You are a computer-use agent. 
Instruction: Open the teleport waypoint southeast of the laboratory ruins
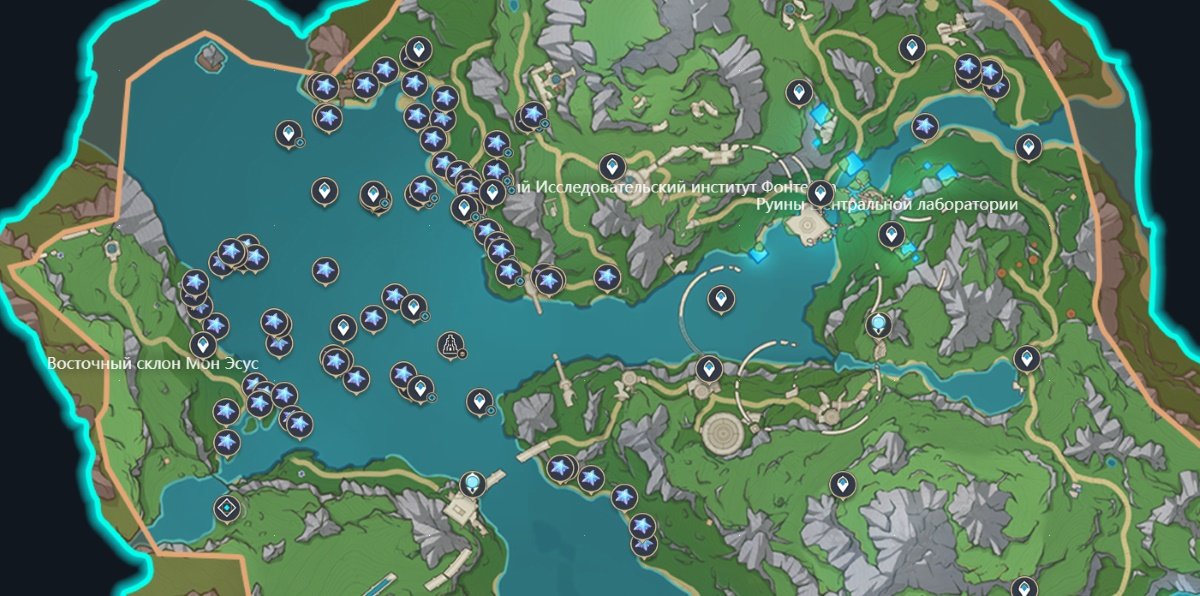[879, 324]
